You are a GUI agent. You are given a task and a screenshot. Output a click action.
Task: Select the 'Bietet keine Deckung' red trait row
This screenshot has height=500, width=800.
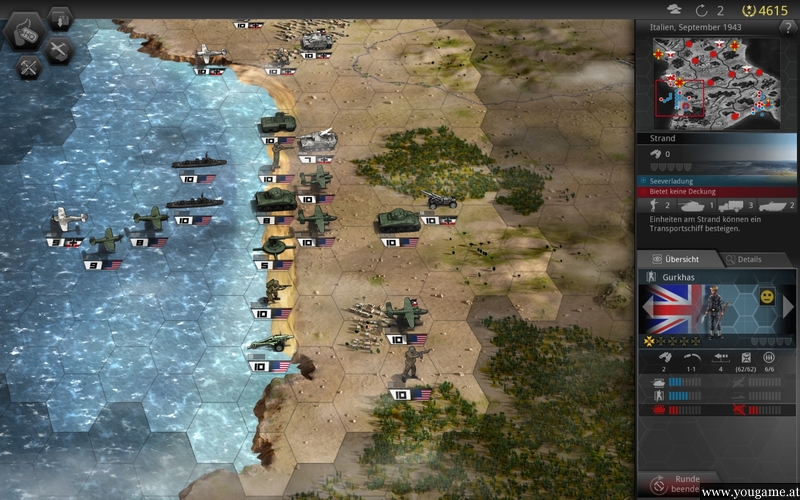pos(716,191)
